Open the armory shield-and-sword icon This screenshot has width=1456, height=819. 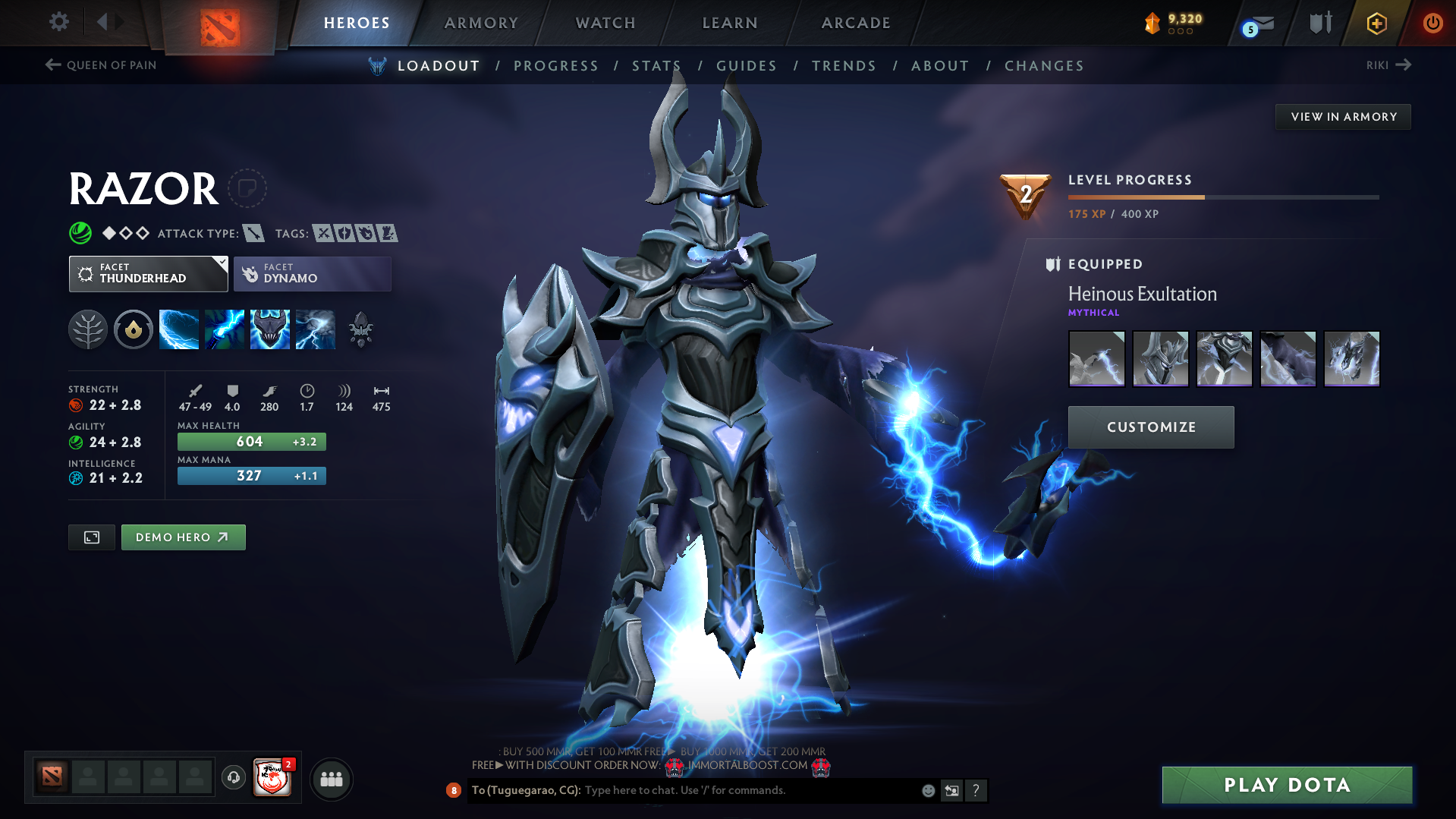pyautogui.click(x=1319, y=23)
